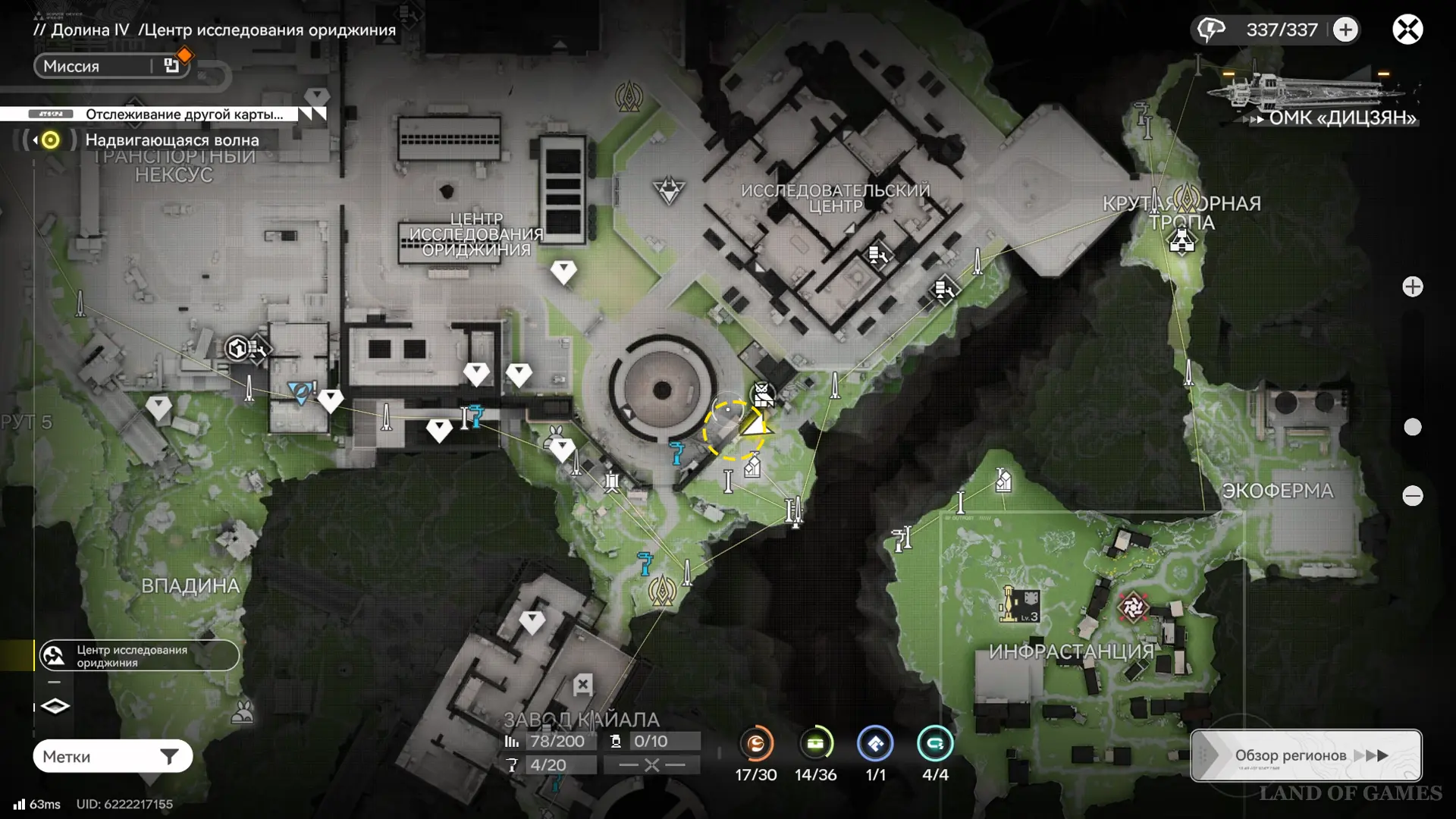Open the Метки marker filter
Image resolution: width=1456 pixels, height=819 pixels.
coord(112,756)
